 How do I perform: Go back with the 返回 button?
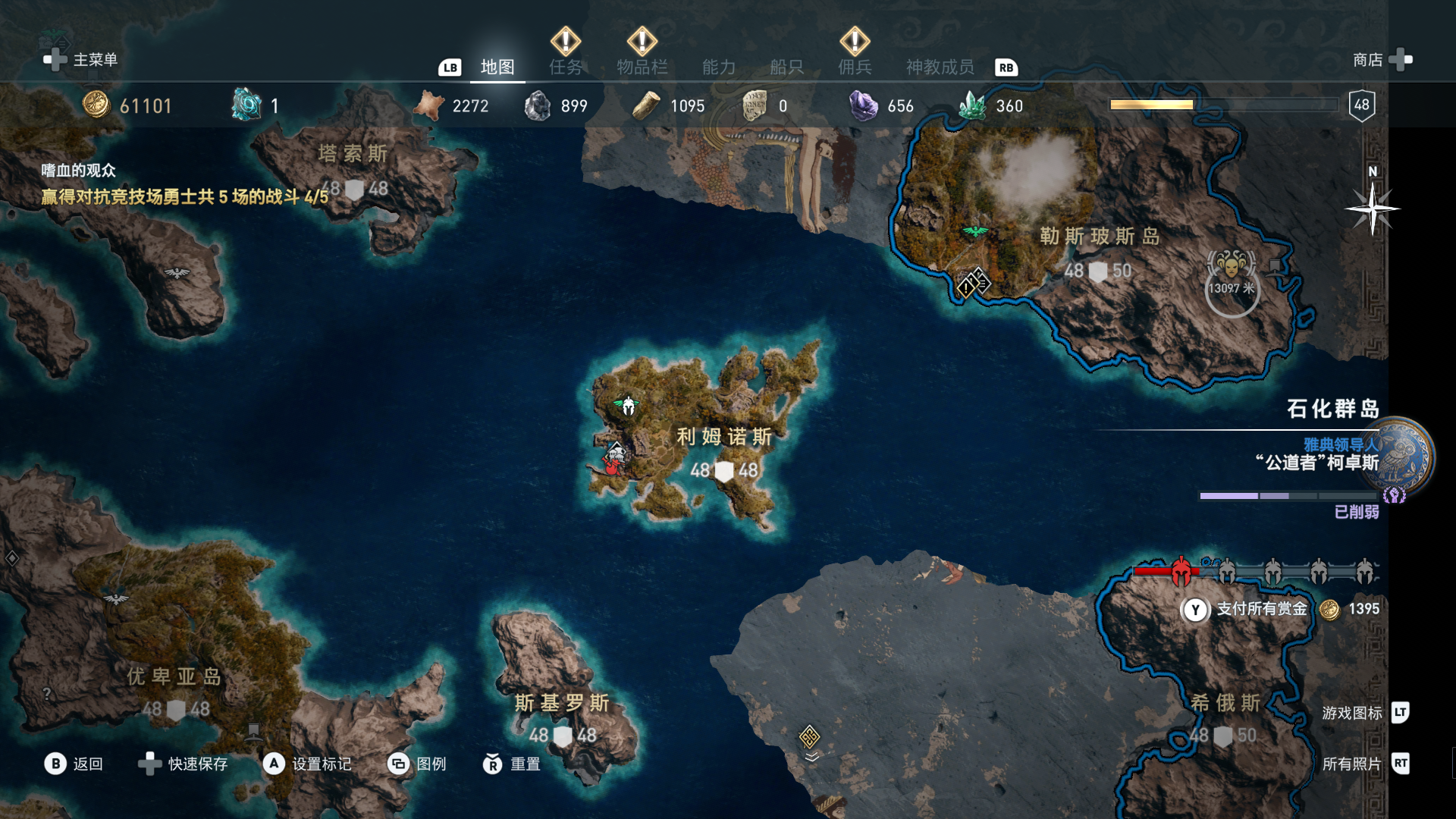click(74, 764)
